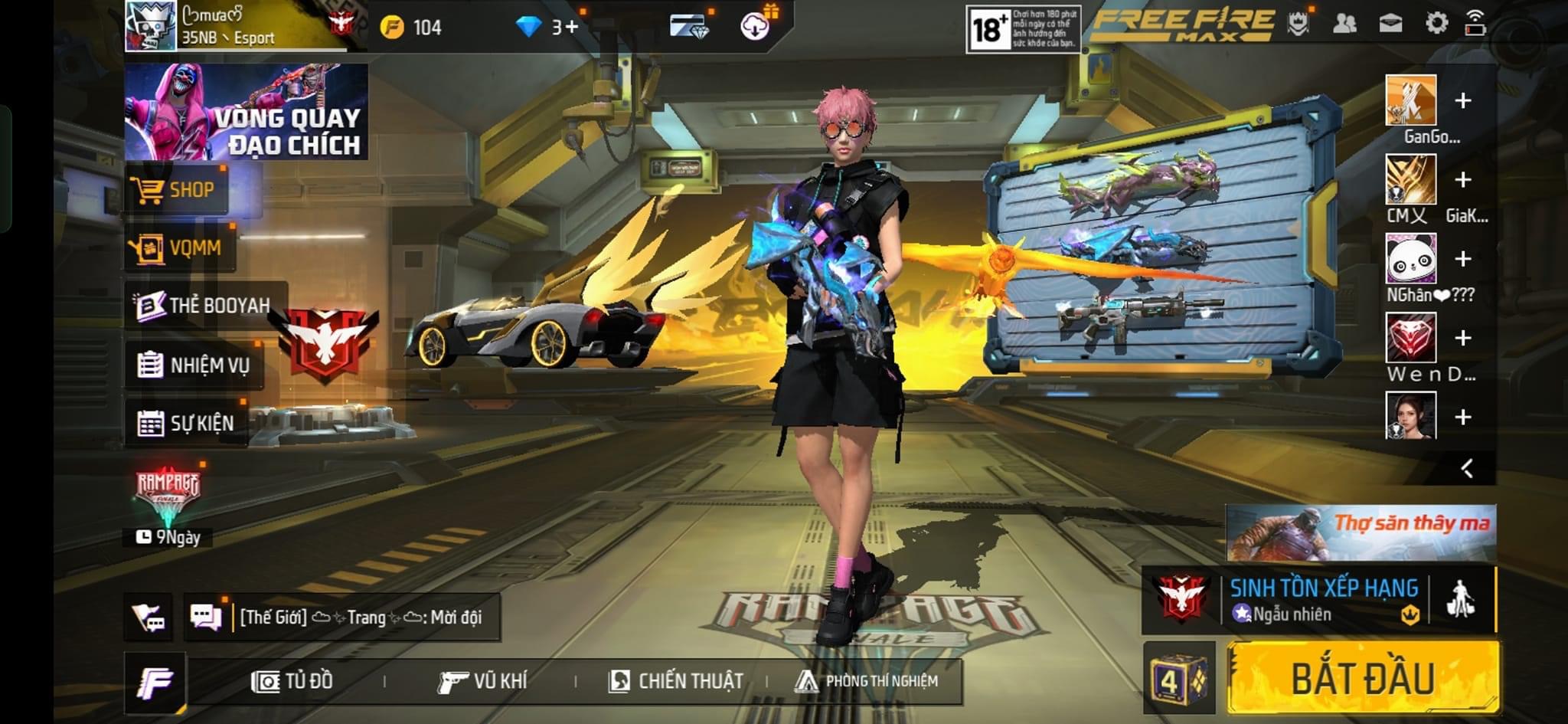Open the friends list icon
Viewport: 1568px width, 724px height.
(x=1344, y=23)
